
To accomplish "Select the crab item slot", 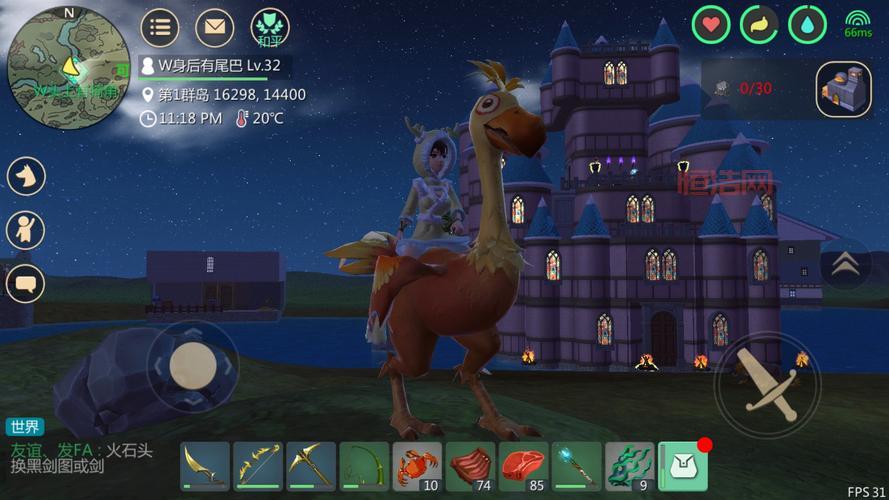I will 417,467.
